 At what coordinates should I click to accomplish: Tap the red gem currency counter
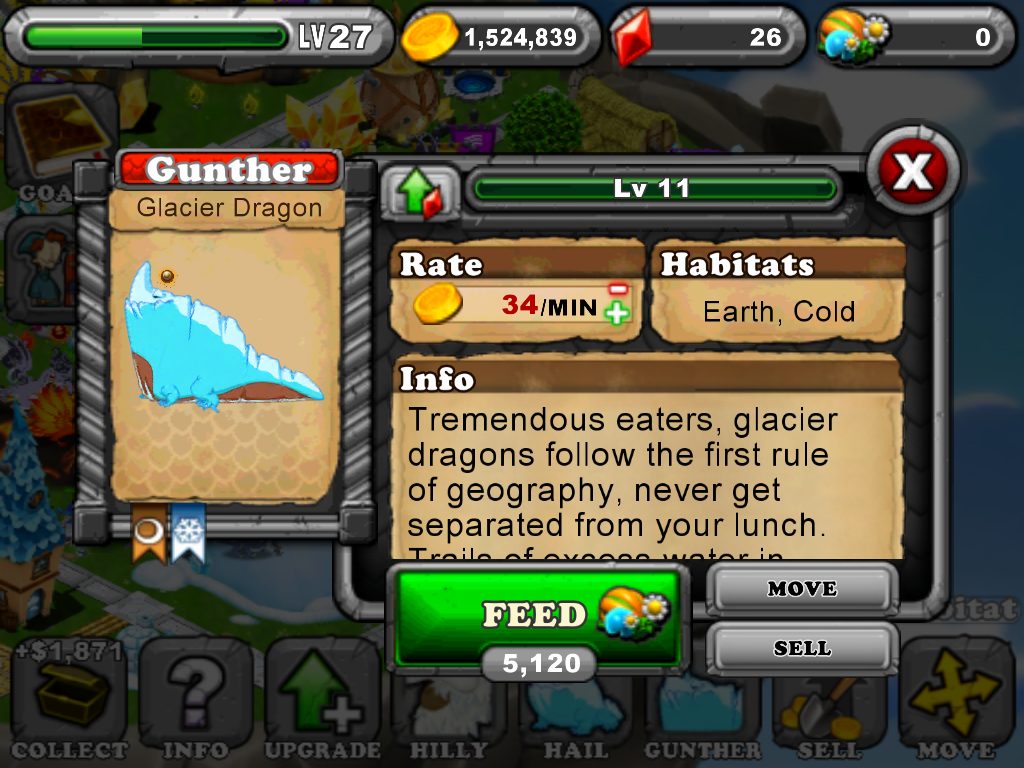click(x=706, y=38)
